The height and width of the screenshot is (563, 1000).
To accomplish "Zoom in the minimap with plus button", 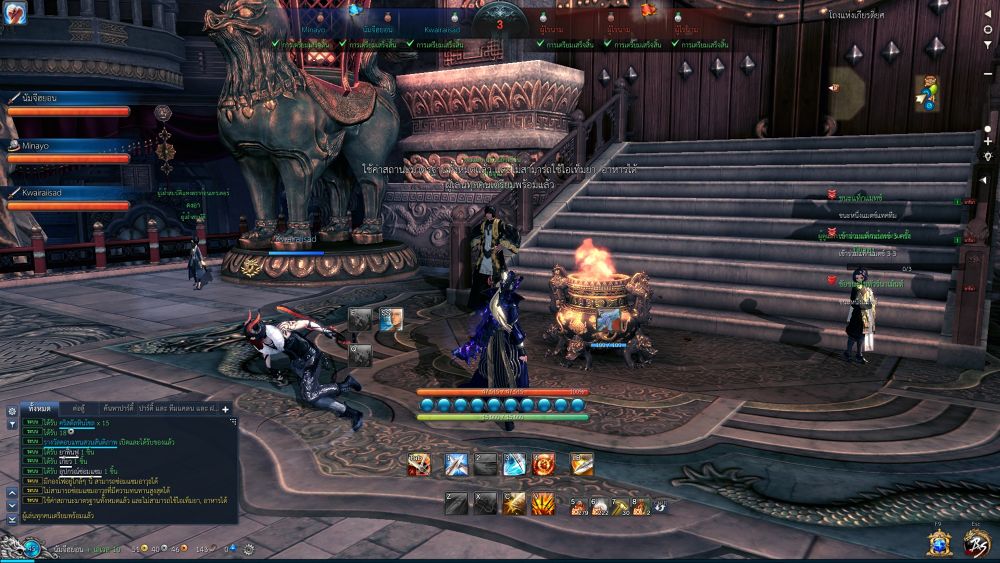I will pos(988,142).
